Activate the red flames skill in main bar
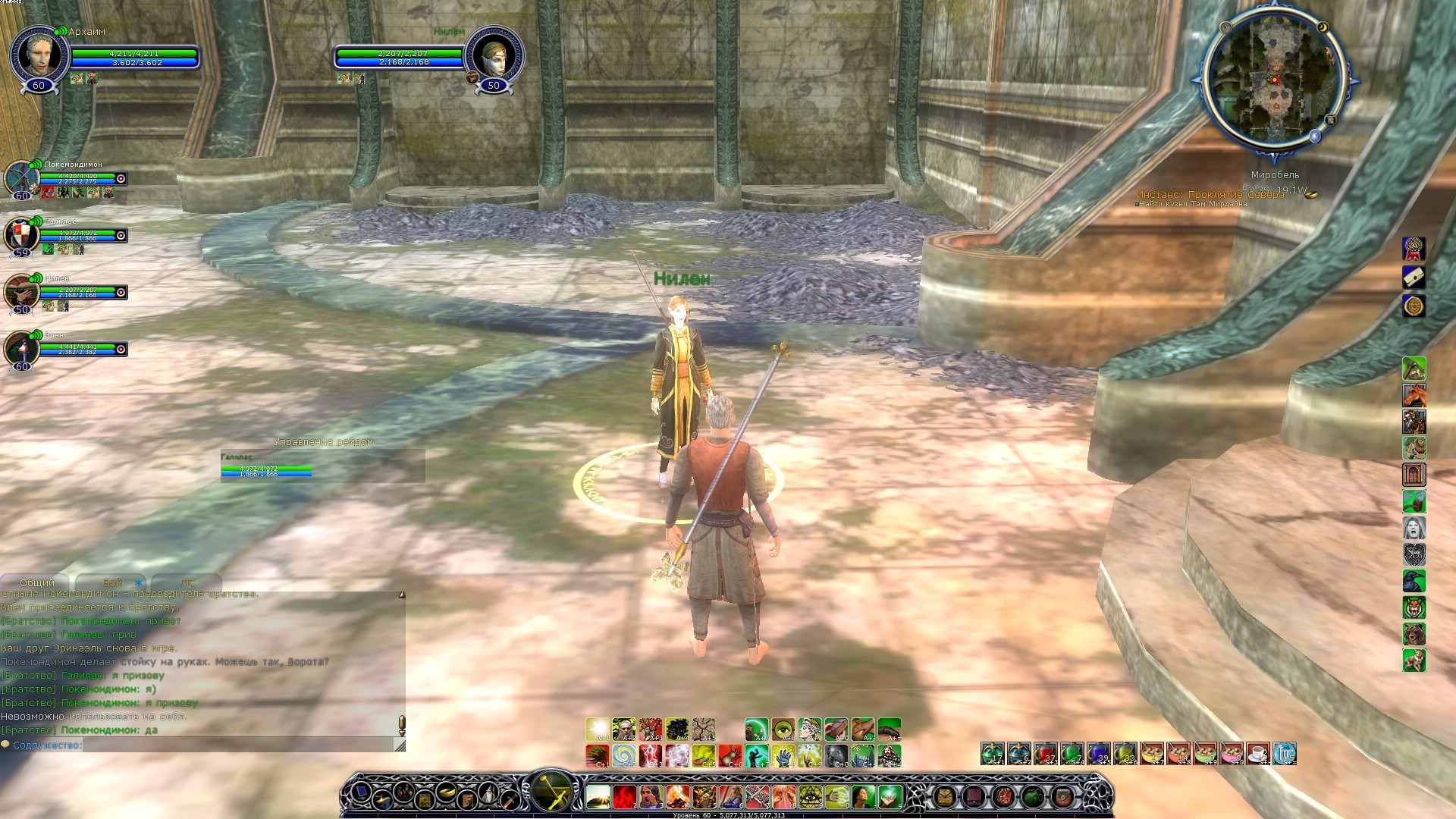The image size is (1456, 819). (x=624, y=796)
